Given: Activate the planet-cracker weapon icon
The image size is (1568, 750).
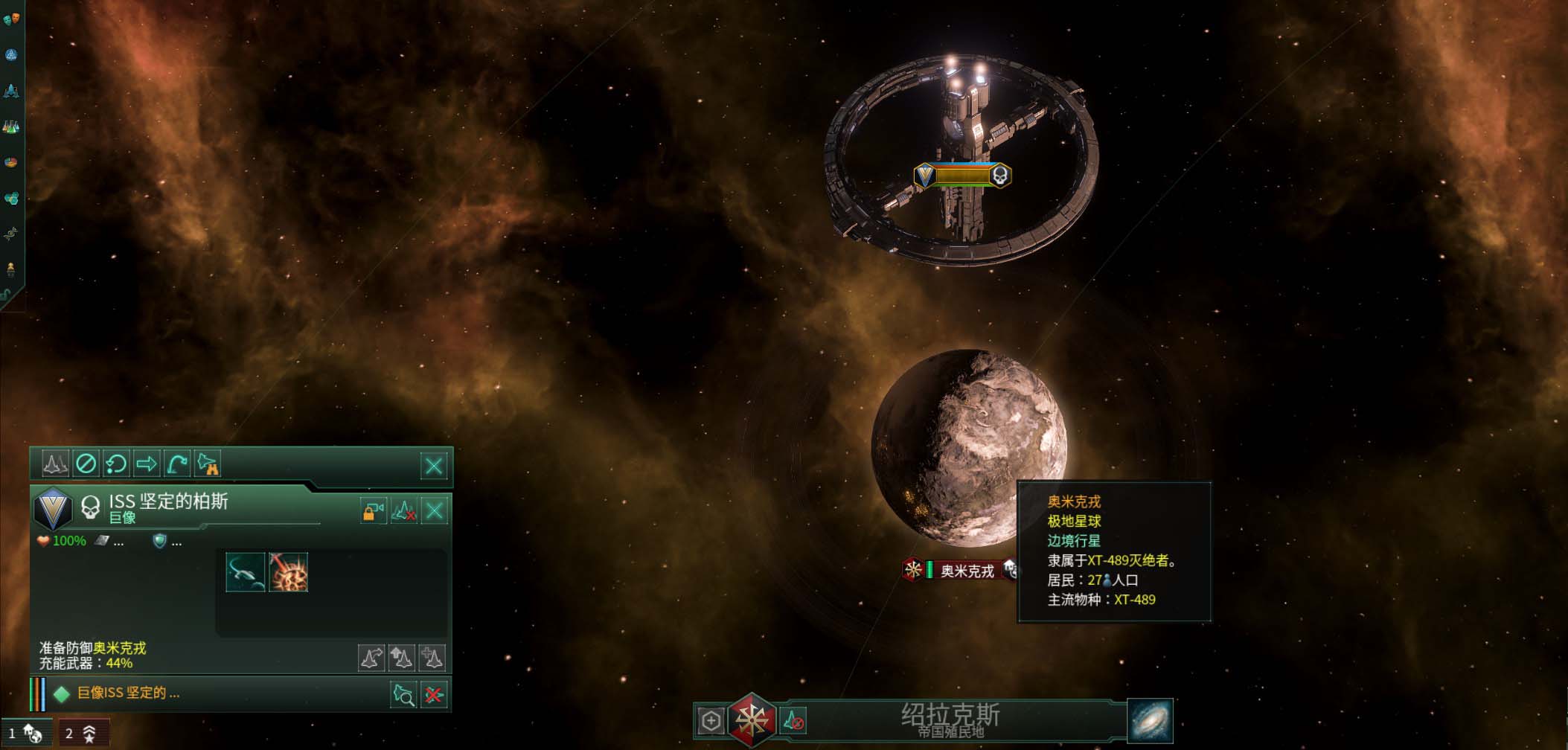Looking at the screenshot, I should pos(288,572).
